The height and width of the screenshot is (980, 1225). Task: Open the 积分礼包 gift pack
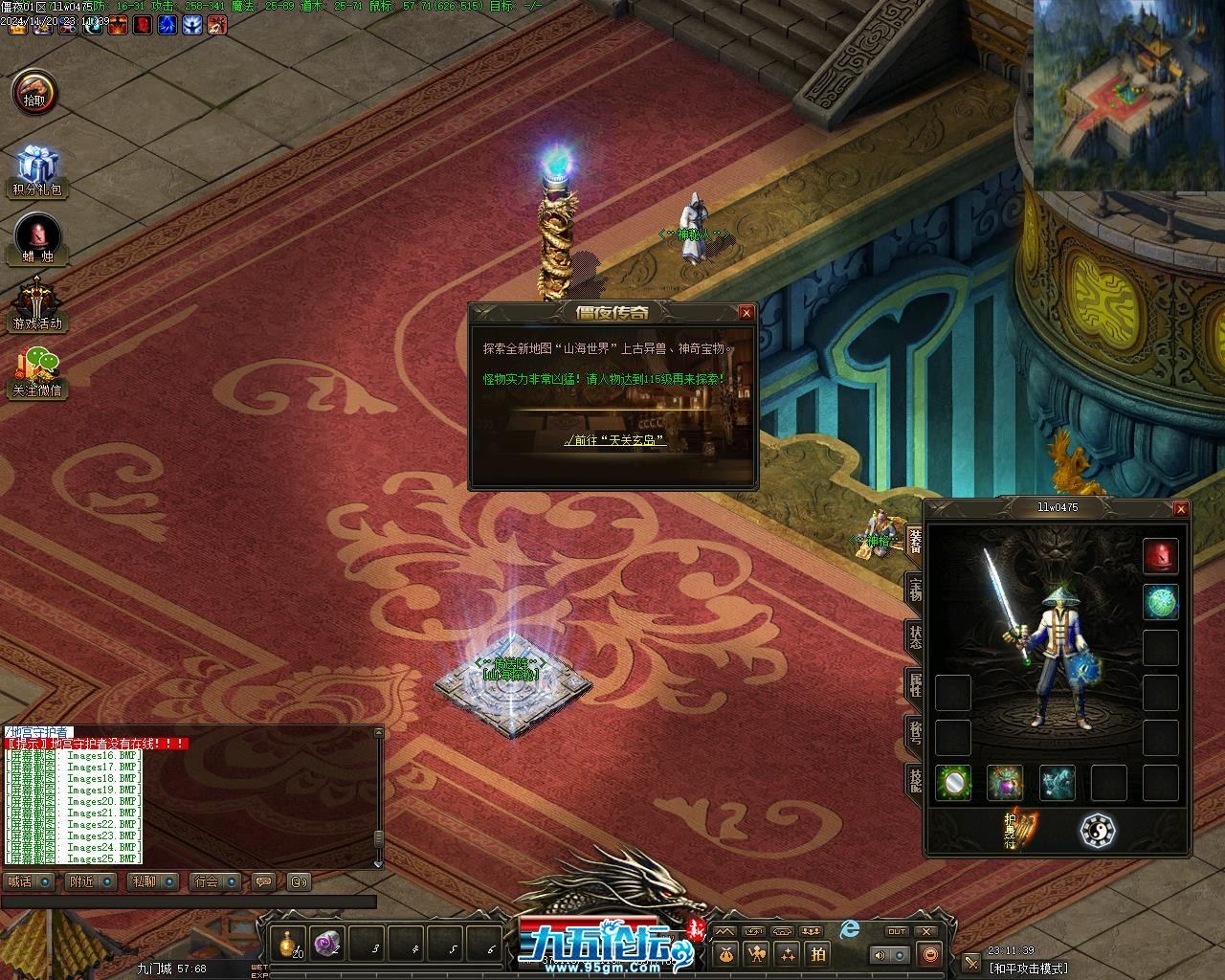[x=36, y=170]
